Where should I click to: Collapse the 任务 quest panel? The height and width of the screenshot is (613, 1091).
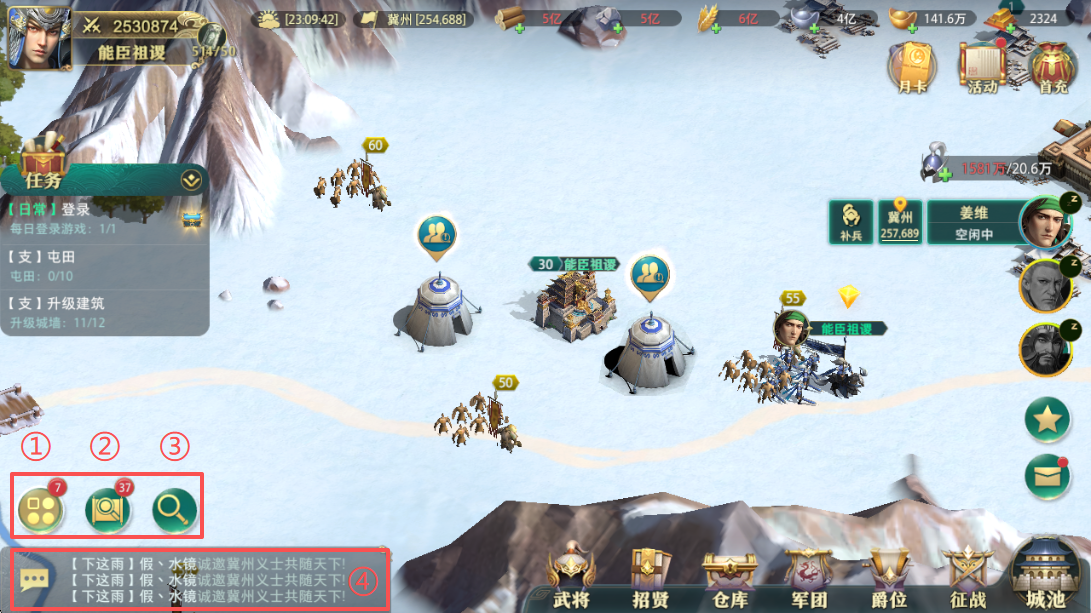click(191, 181)
